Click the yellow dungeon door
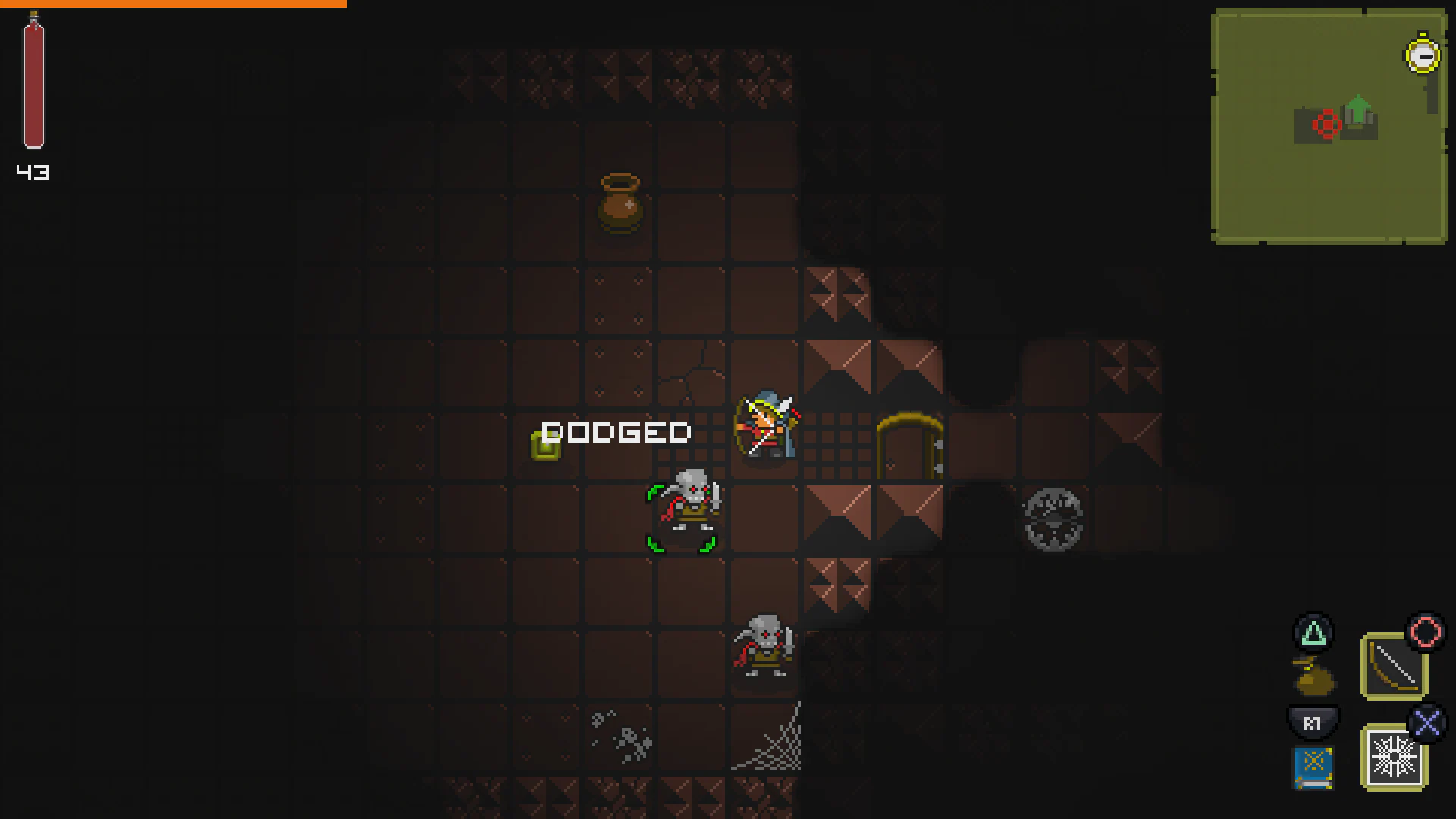This screenshot has height=819, width=1456. click(910, 444)
